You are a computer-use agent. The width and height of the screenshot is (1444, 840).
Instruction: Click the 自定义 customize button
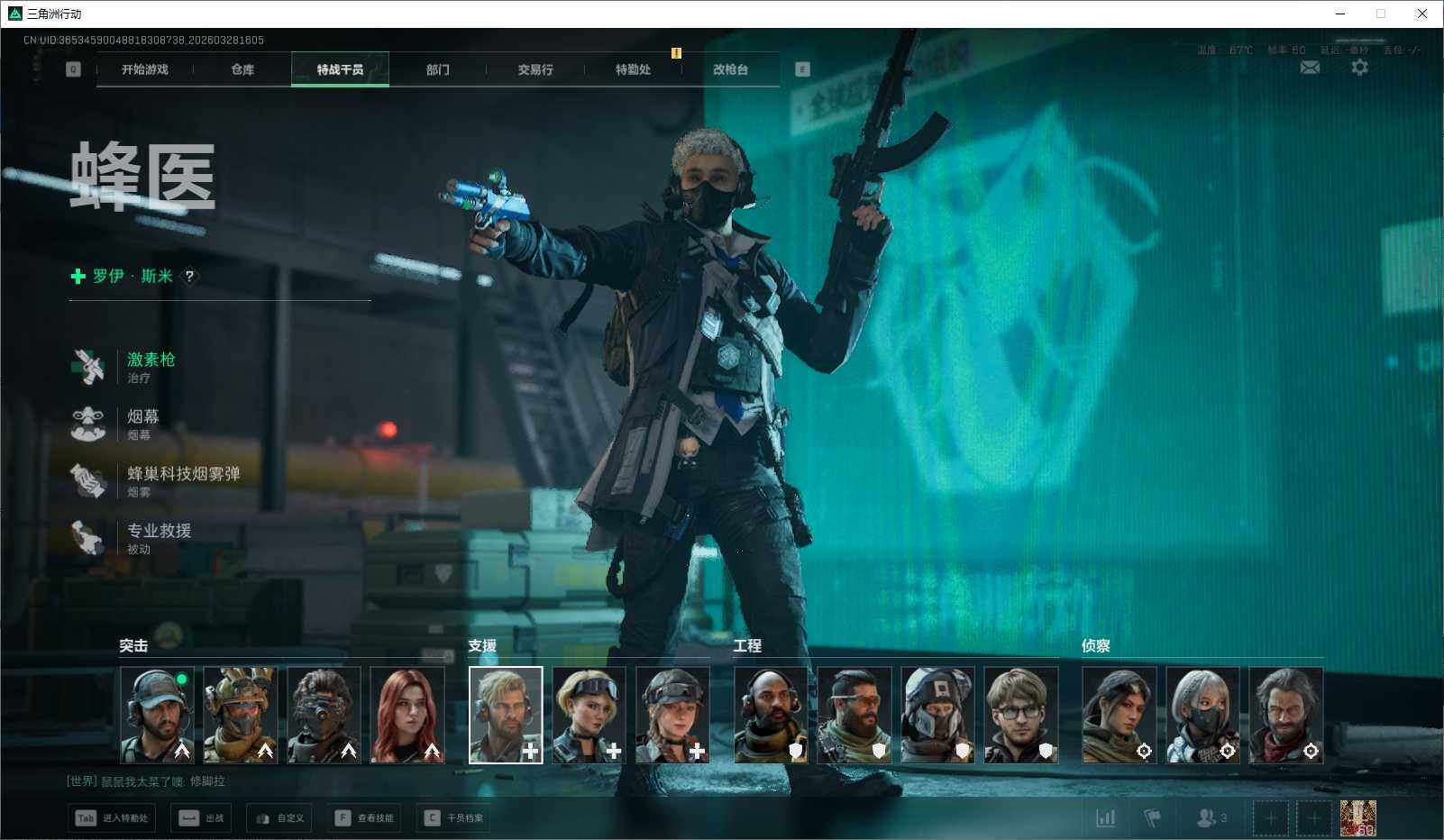pos(279,818)
